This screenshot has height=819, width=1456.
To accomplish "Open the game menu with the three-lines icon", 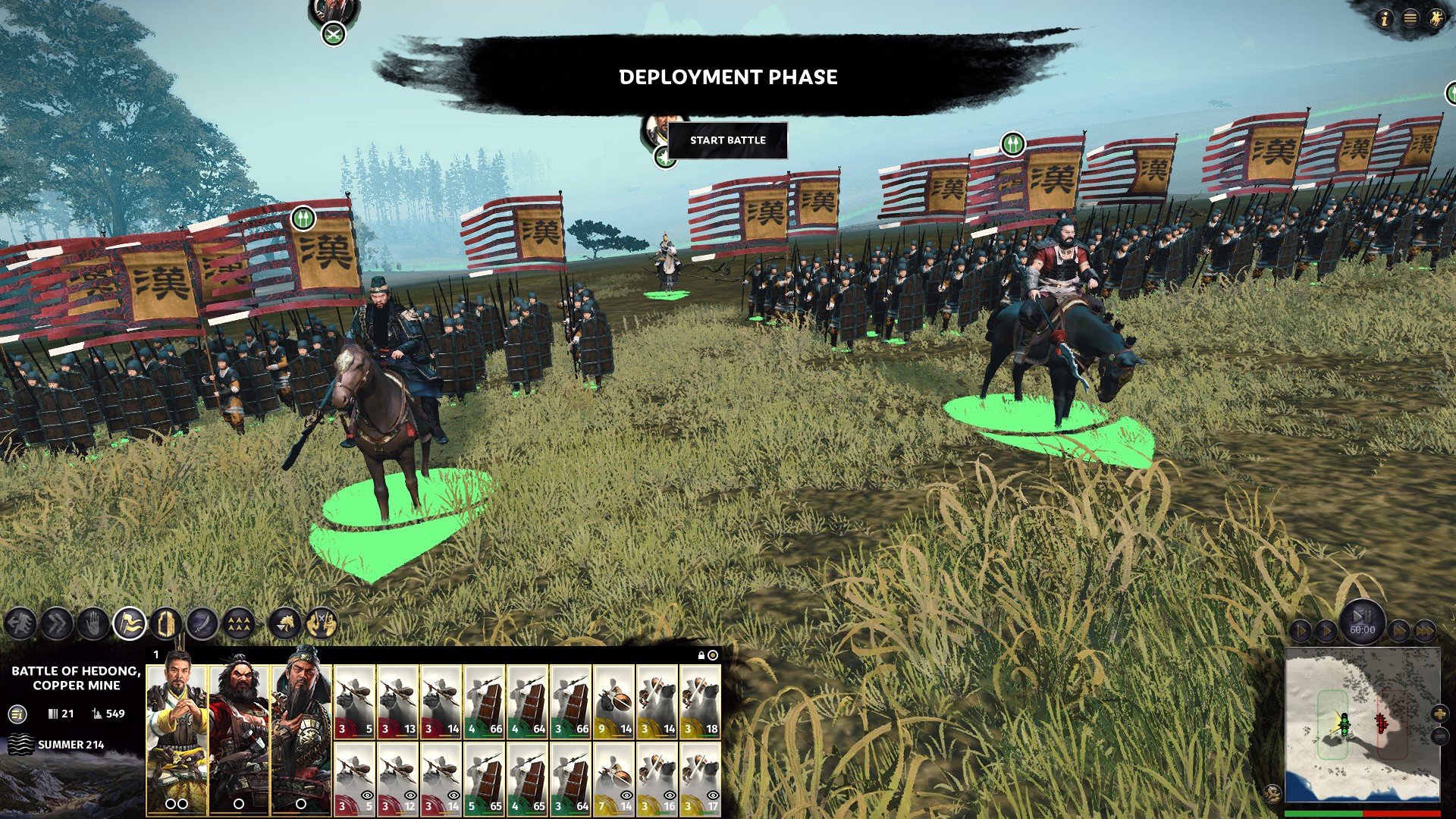I will pyautogui.click(x=1410, y=18).
